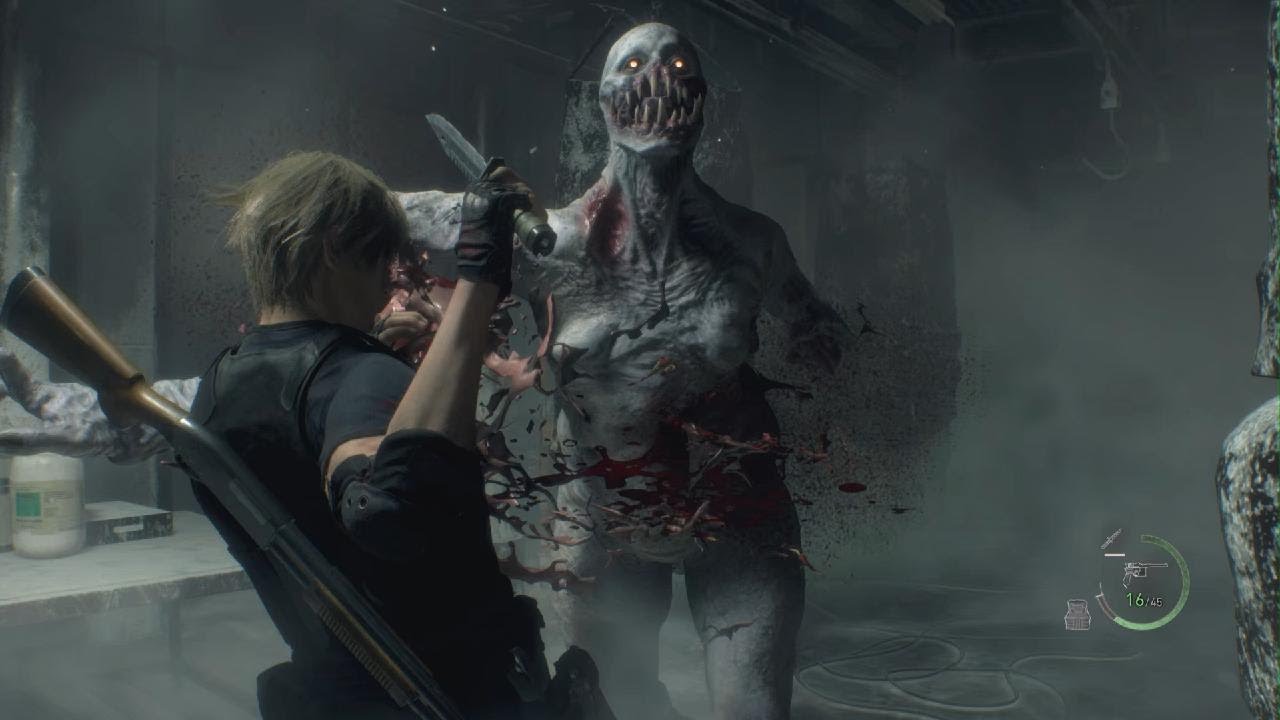This screenshot has height=720, width=1280.
Task: Click the body armor vest icon
Action: point(1077,614)
